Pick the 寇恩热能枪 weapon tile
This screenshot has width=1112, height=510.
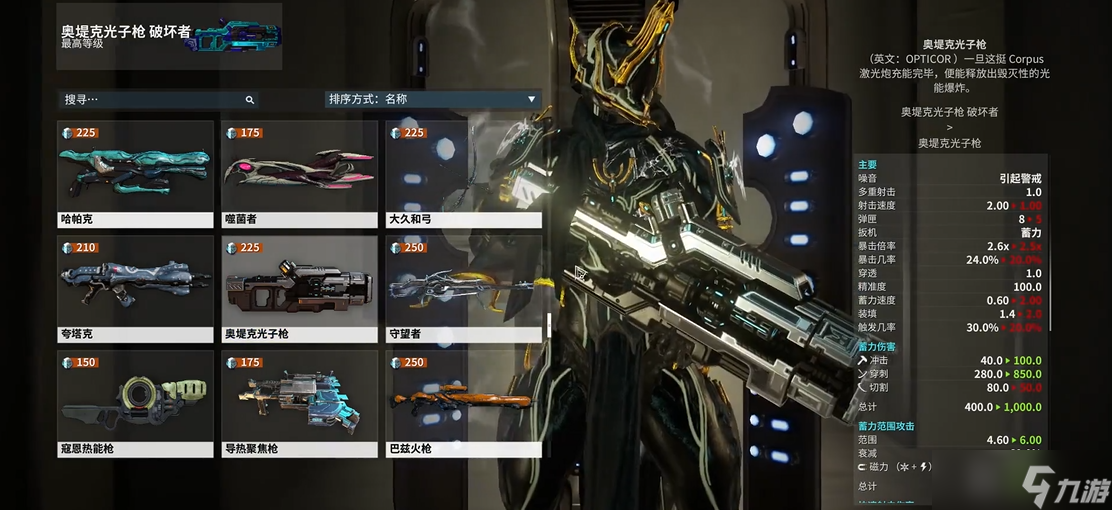coord(135,404)
